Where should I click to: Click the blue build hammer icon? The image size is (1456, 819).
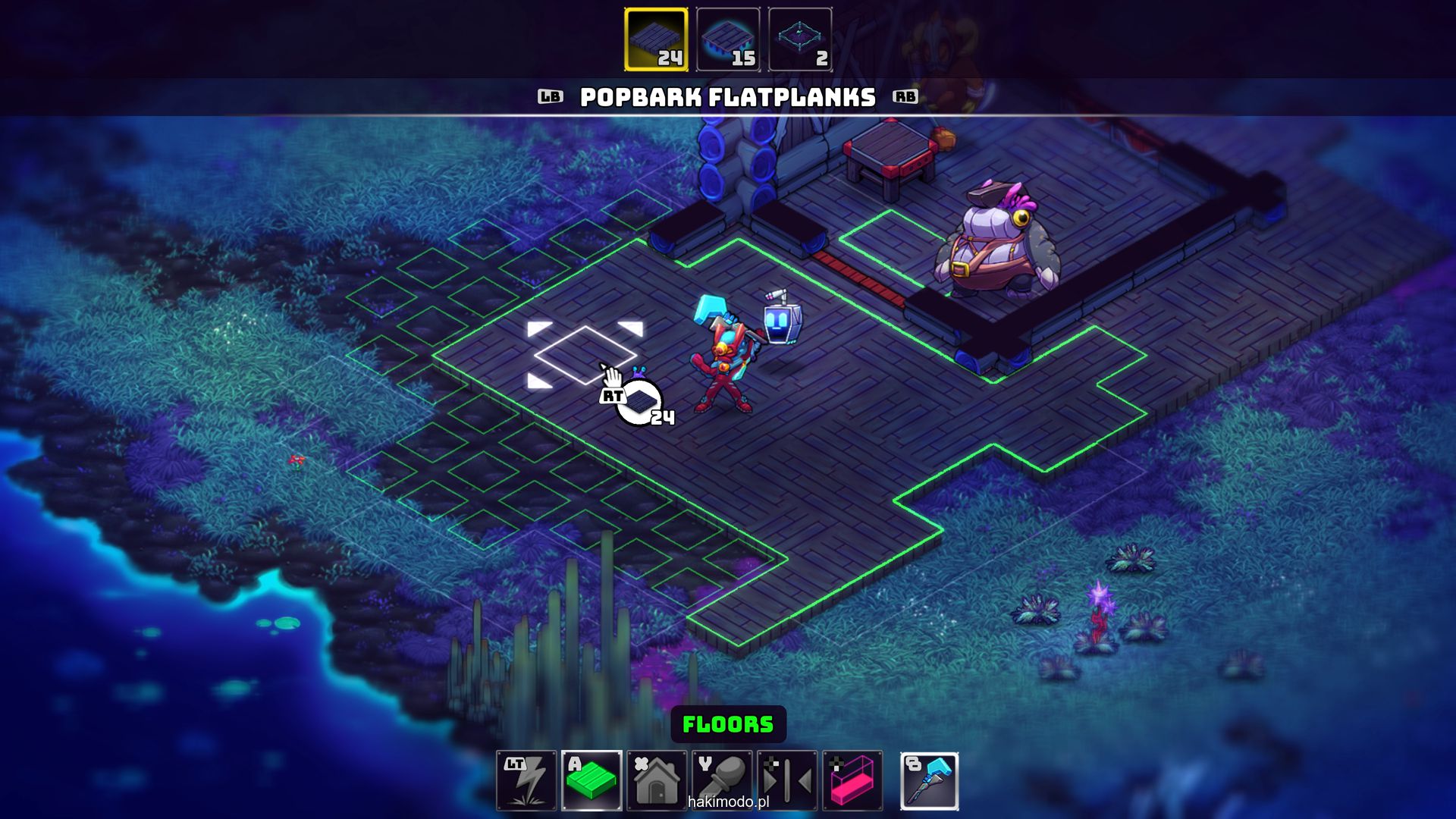click(x=930, y=780)
